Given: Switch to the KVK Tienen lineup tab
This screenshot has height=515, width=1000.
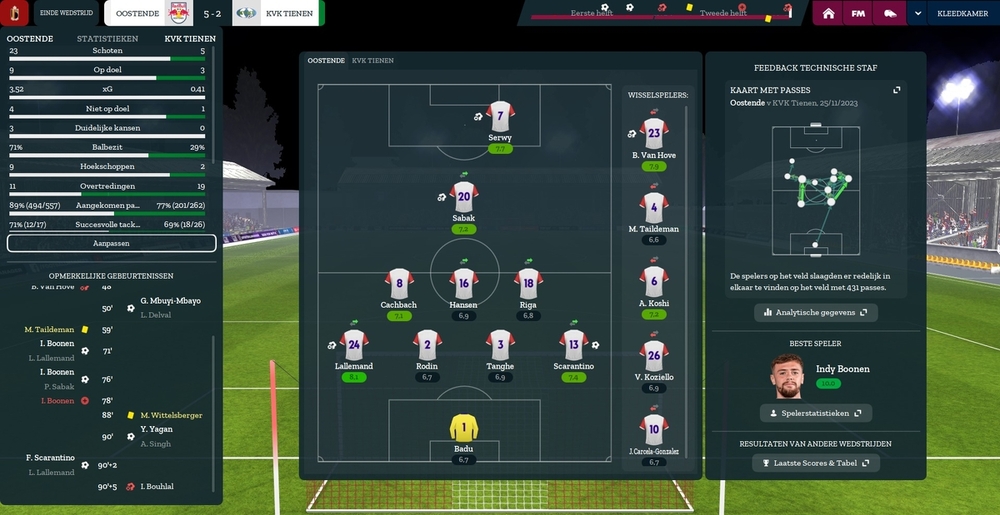Looking at the screenshot, I should (x=373, y=61).
